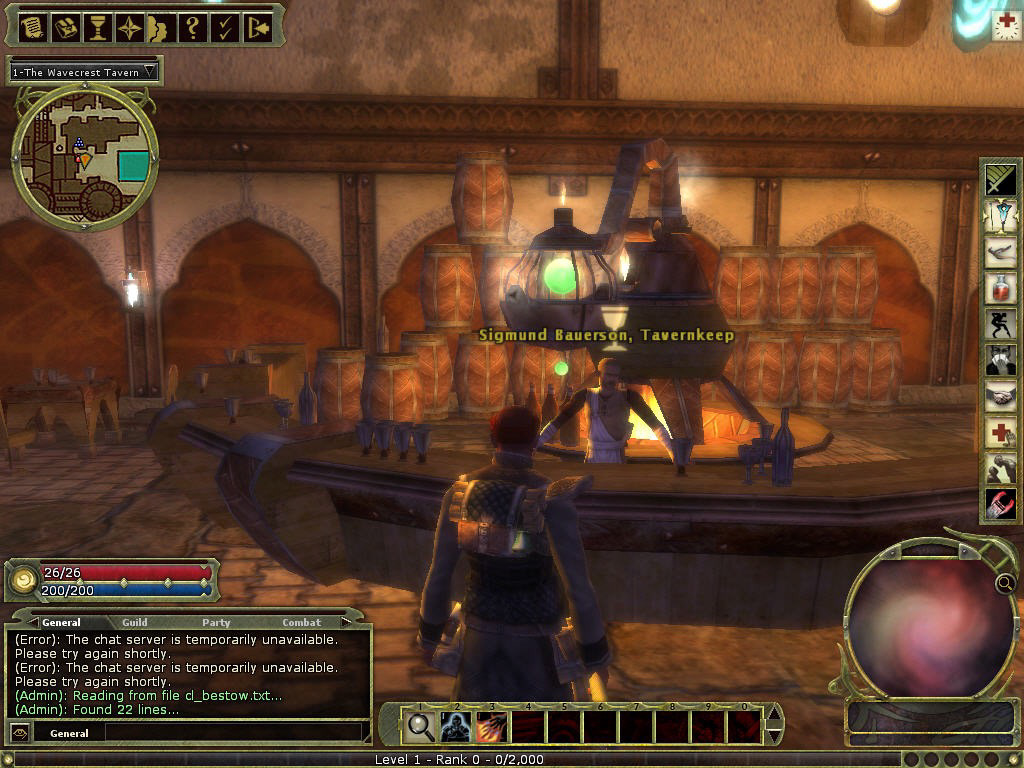Click the red cross icon in top-right corner
The width and height of the screenshot is (1024, 768).
(1006, 26)
